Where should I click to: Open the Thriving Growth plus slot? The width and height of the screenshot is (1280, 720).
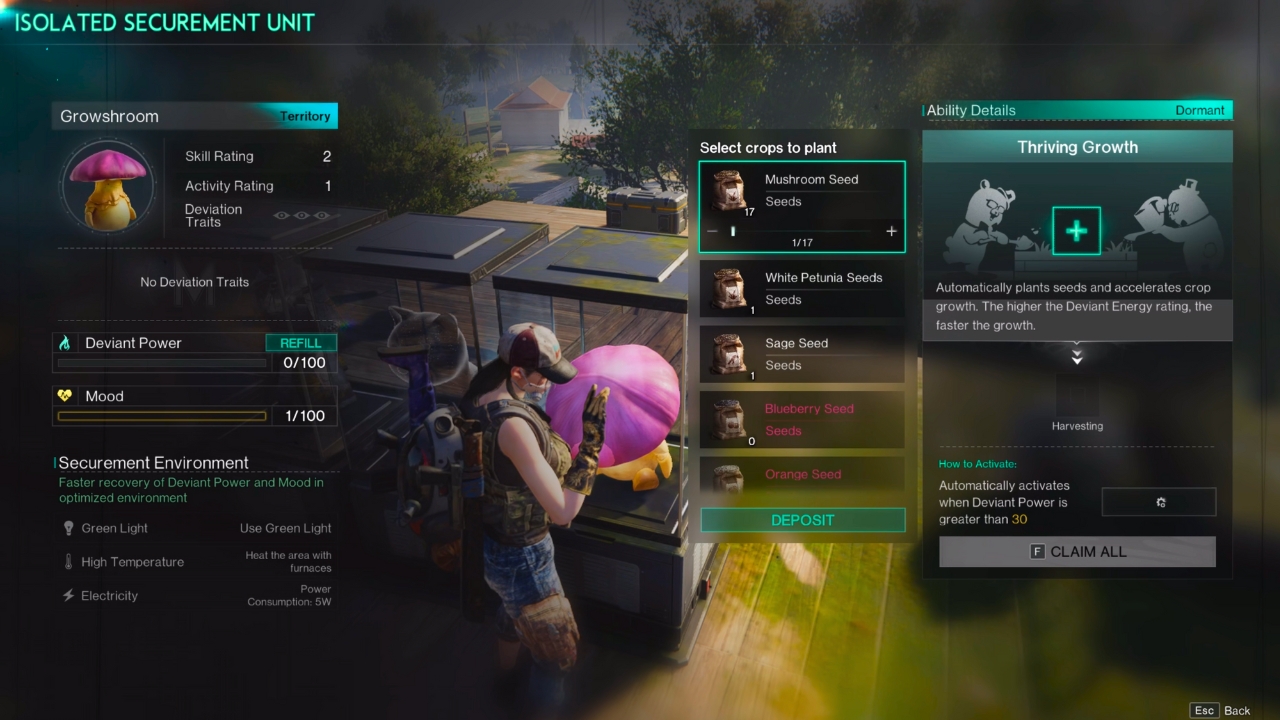click(1076, 231)
